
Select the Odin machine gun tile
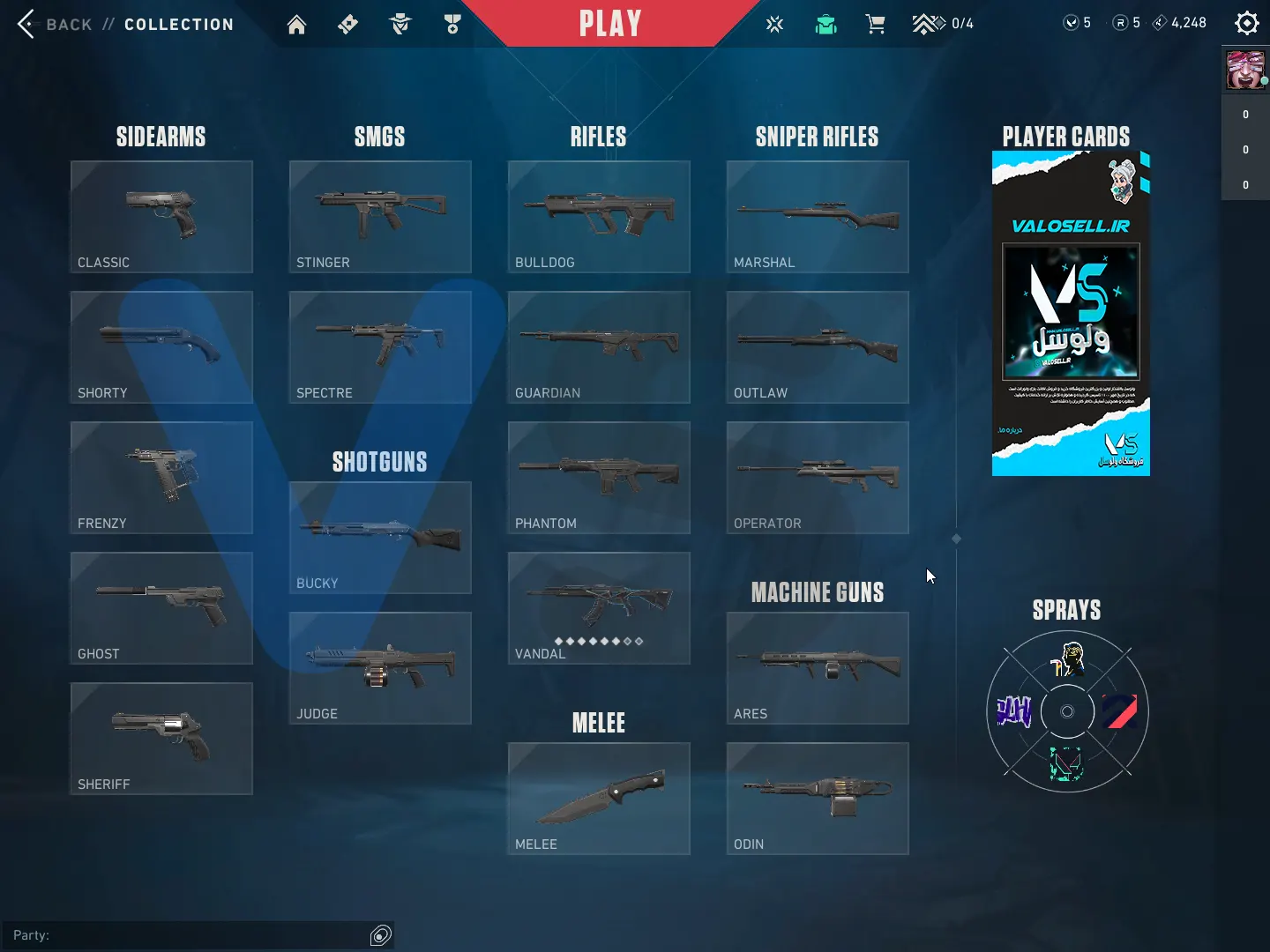coord(818,799)
